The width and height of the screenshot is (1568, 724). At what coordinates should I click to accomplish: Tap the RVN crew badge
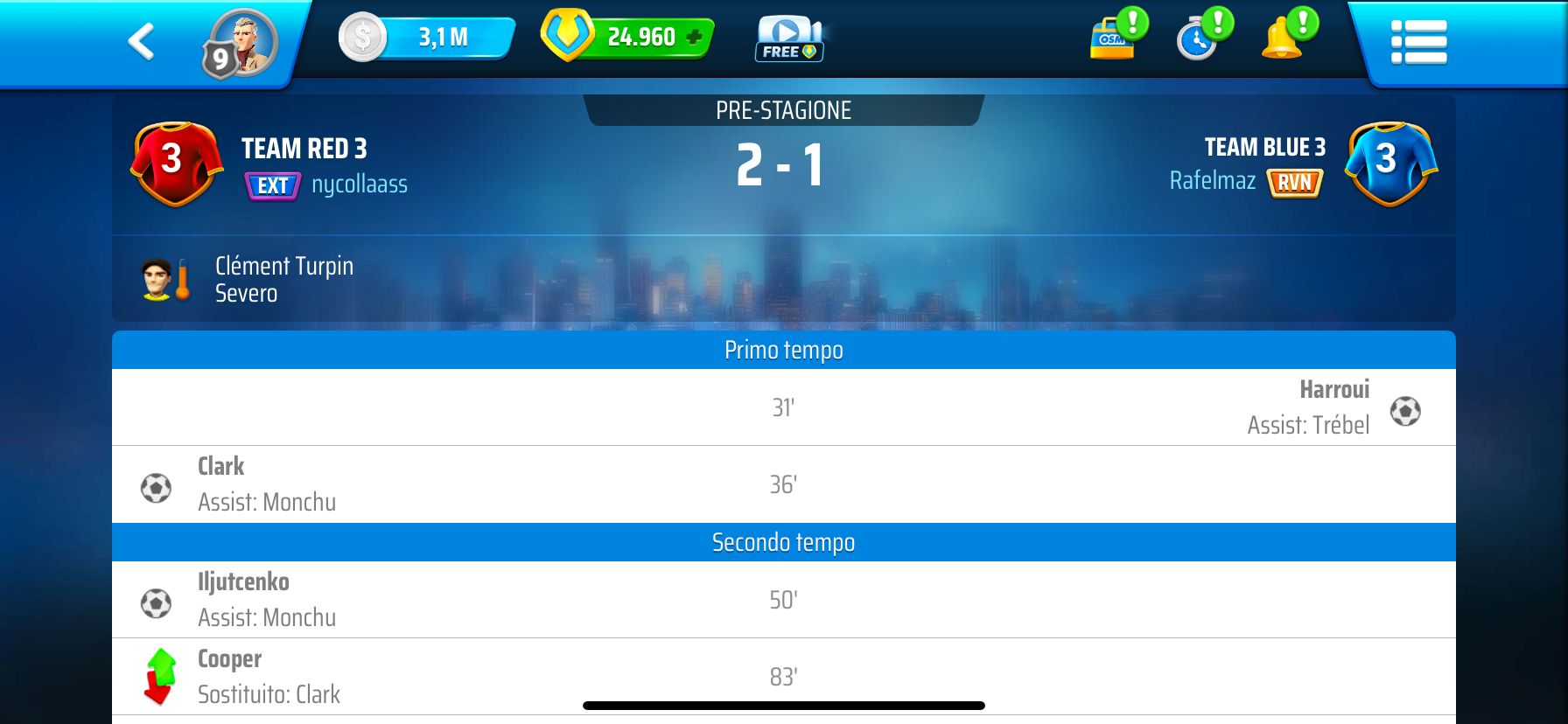[1294, 182]
